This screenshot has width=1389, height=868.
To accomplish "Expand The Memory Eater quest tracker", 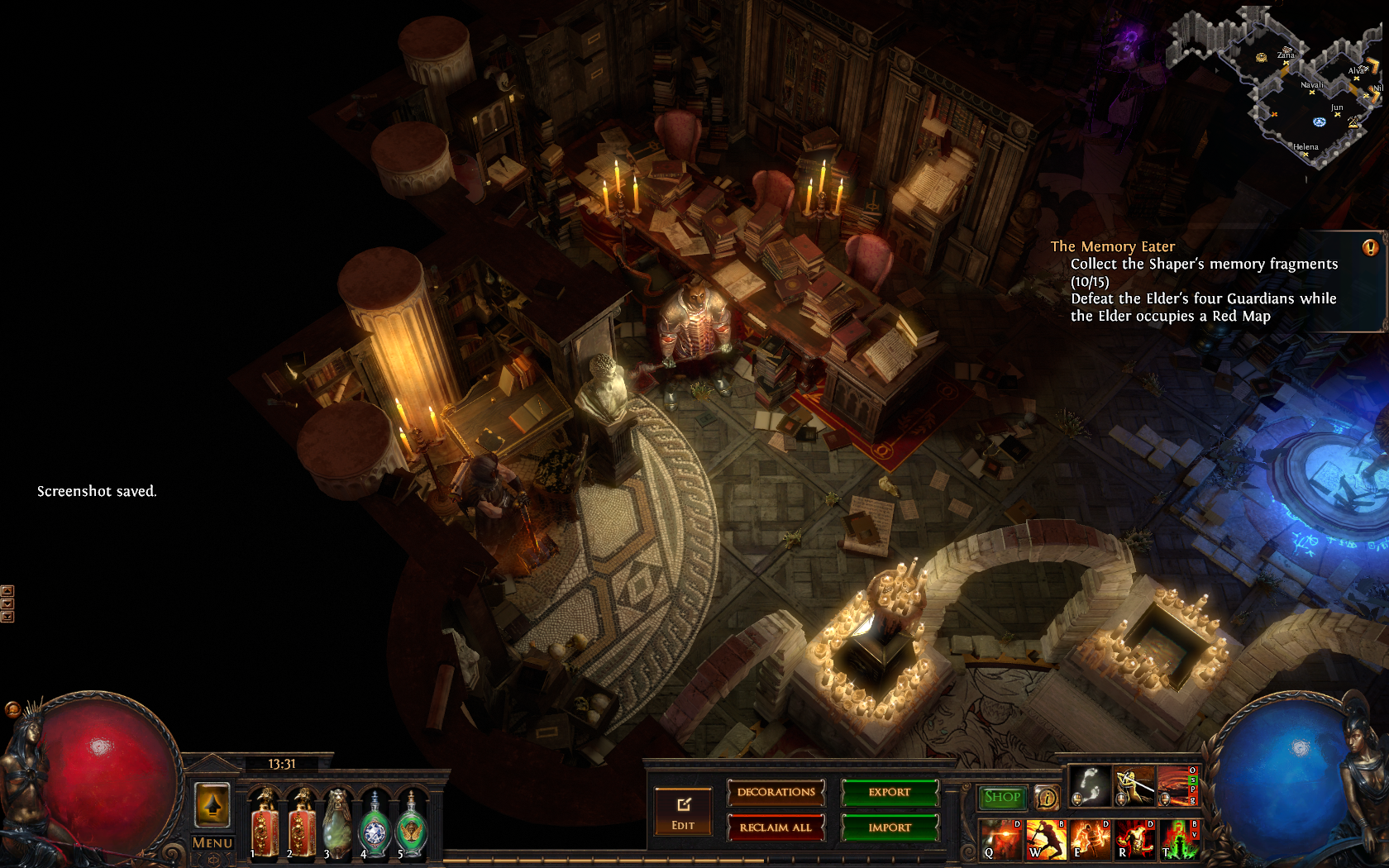I will (1370, 247).
